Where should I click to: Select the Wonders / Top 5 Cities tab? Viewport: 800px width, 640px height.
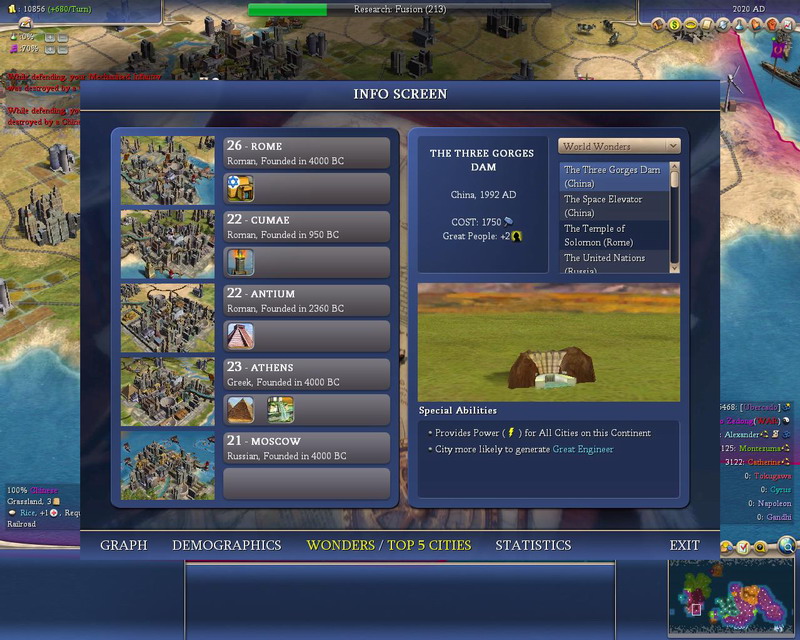(x=388, y=545)
